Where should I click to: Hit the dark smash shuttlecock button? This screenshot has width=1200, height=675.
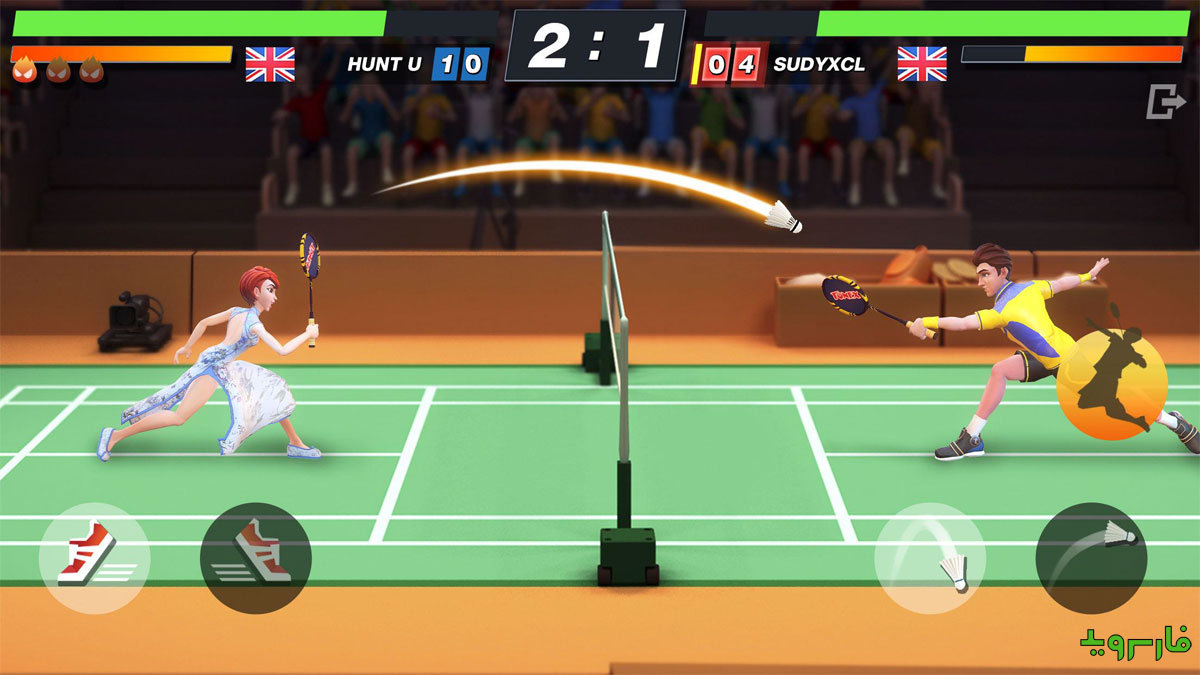1091,557
